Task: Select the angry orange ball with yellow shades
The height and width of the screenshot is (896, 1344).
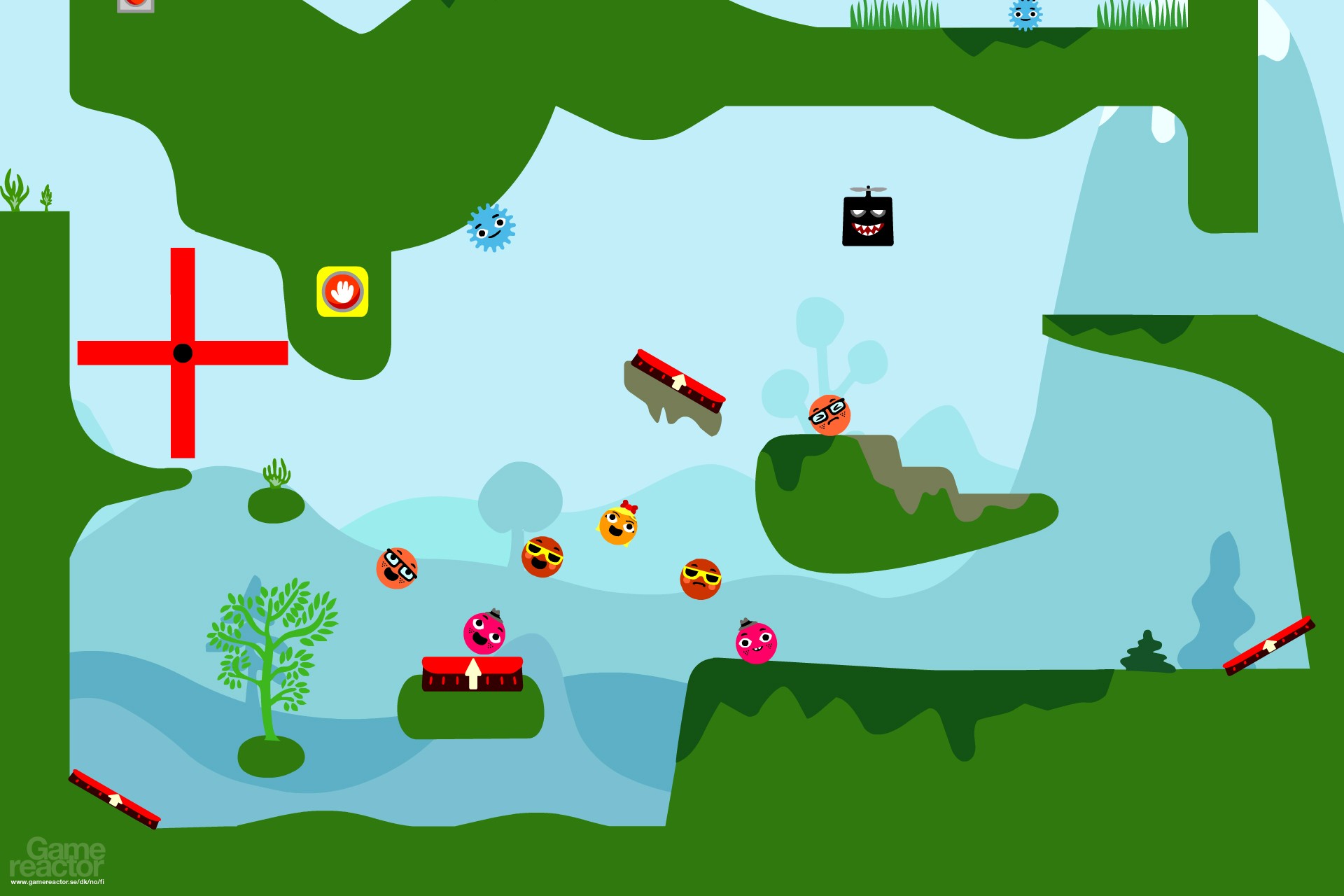Action: tap(701, 580)
